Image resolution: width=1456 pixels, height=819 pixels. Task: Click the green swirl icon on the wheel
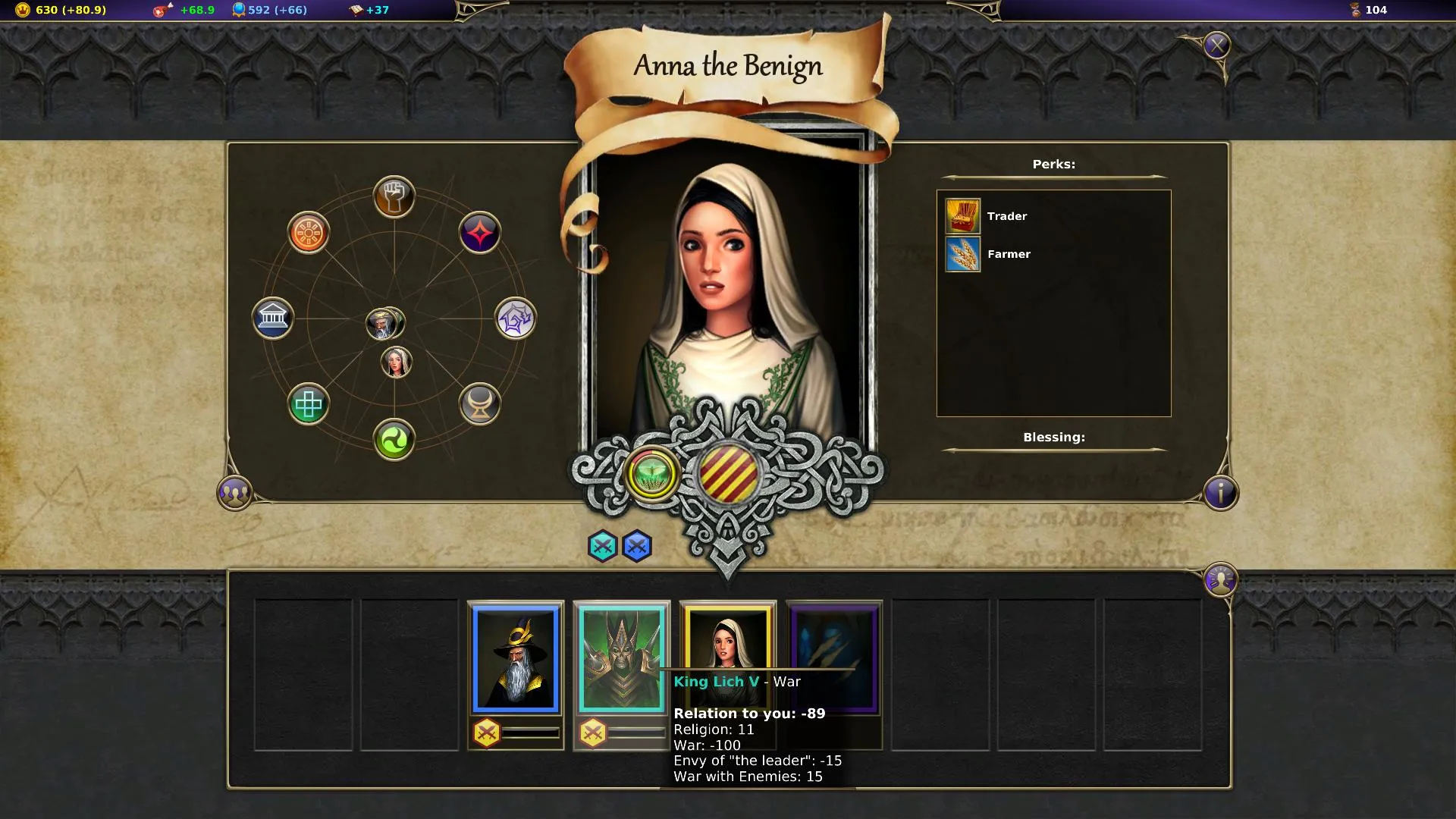[394, 440]
